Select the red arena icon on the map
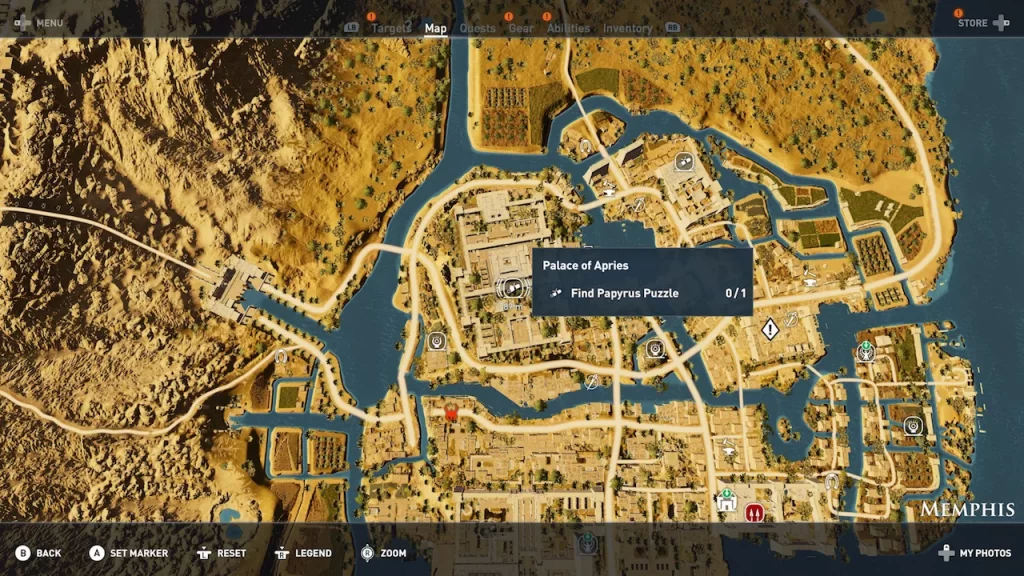This screenshot has height=576, width=1024. 754,512
